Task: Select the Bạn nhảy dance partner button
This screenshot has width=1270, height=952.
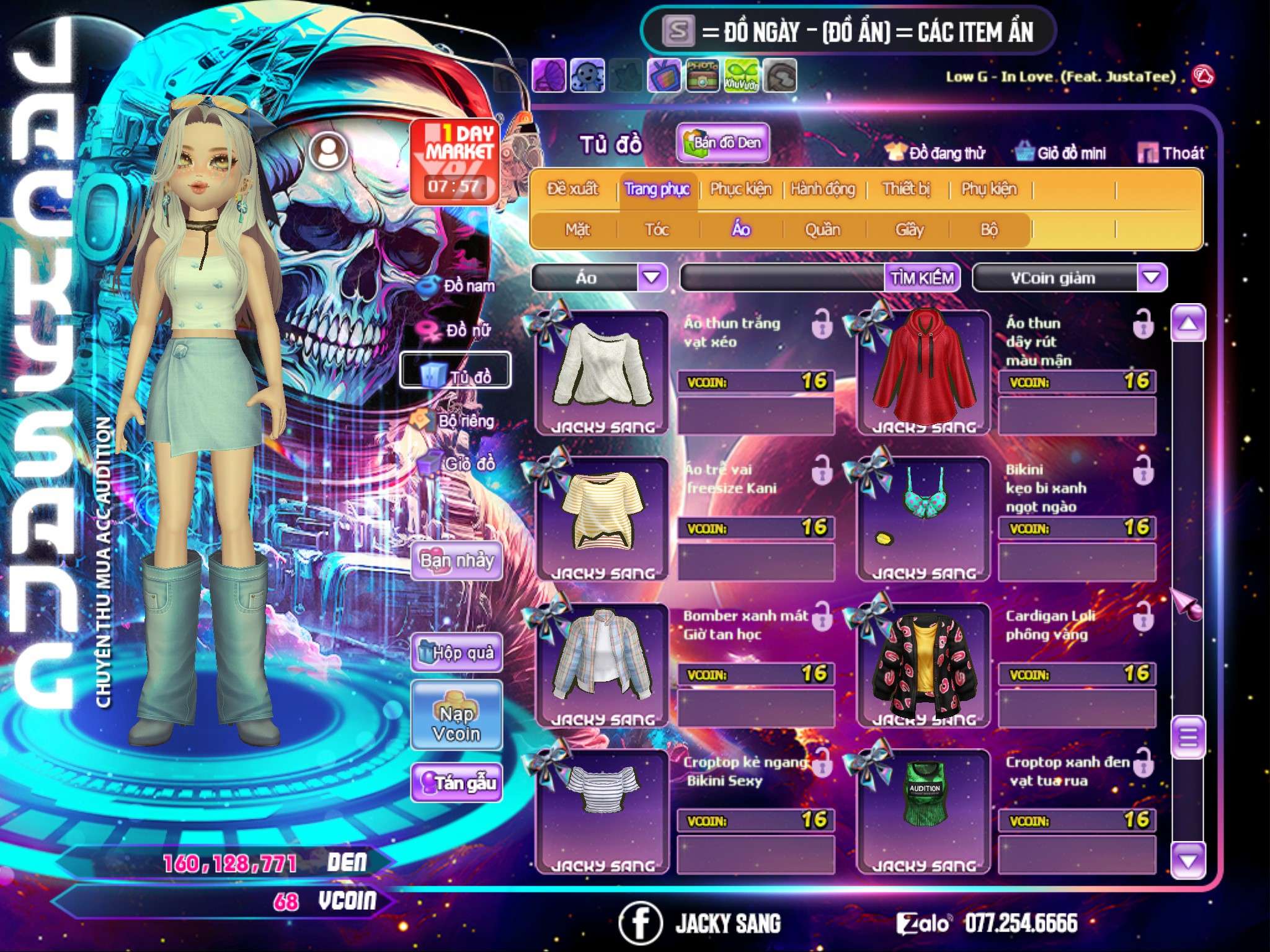Action: click(x=457, y=561)
